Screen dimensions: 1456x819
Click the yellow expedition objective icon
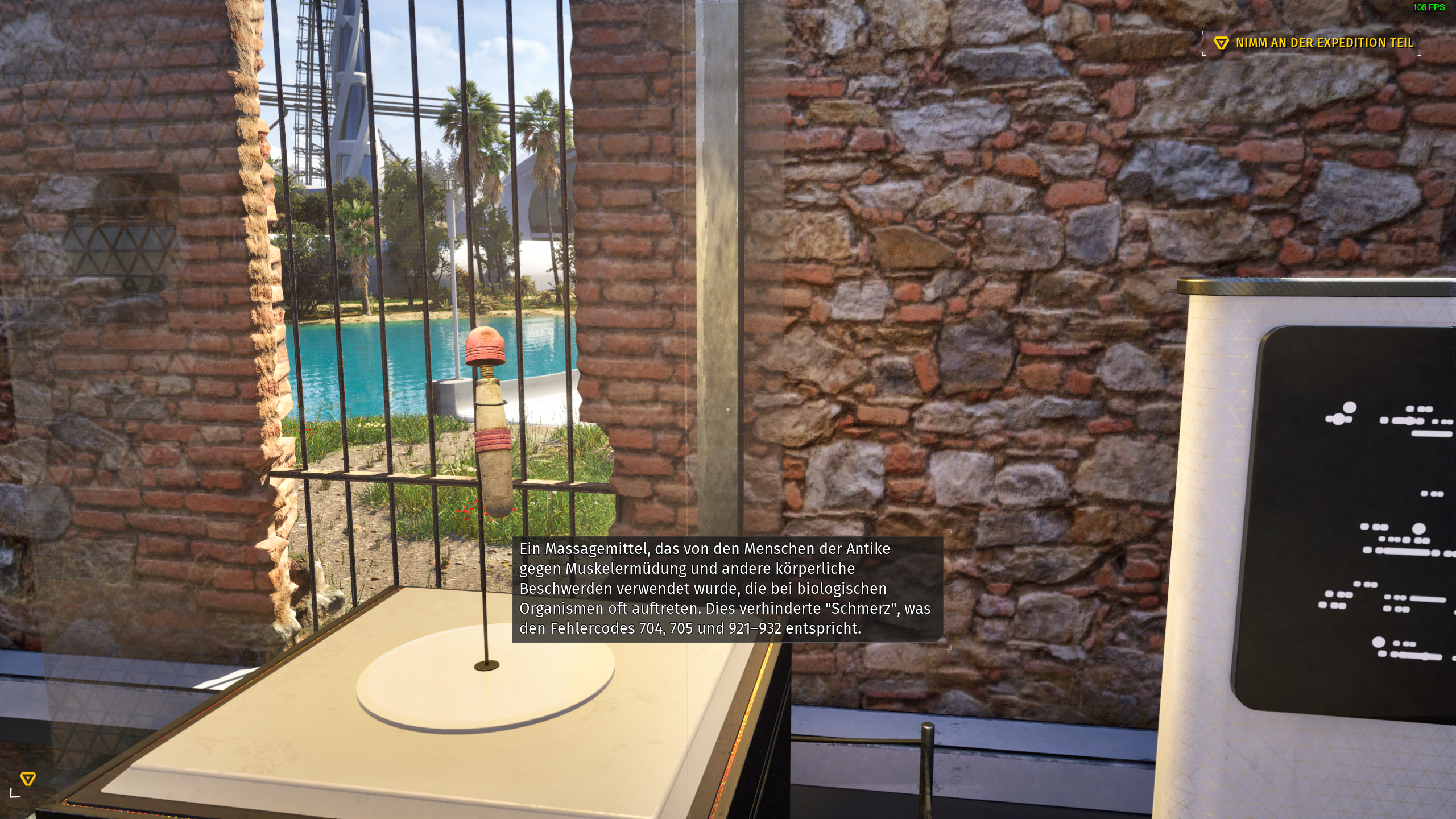[x=1223, y=42]
